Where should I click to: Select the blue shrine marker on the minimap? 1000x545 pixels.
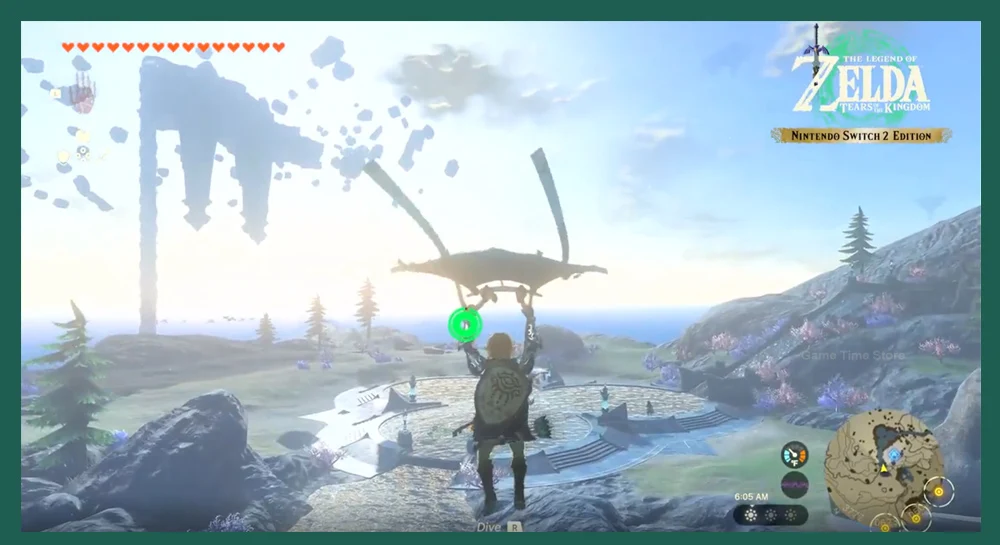click(893, 453)
